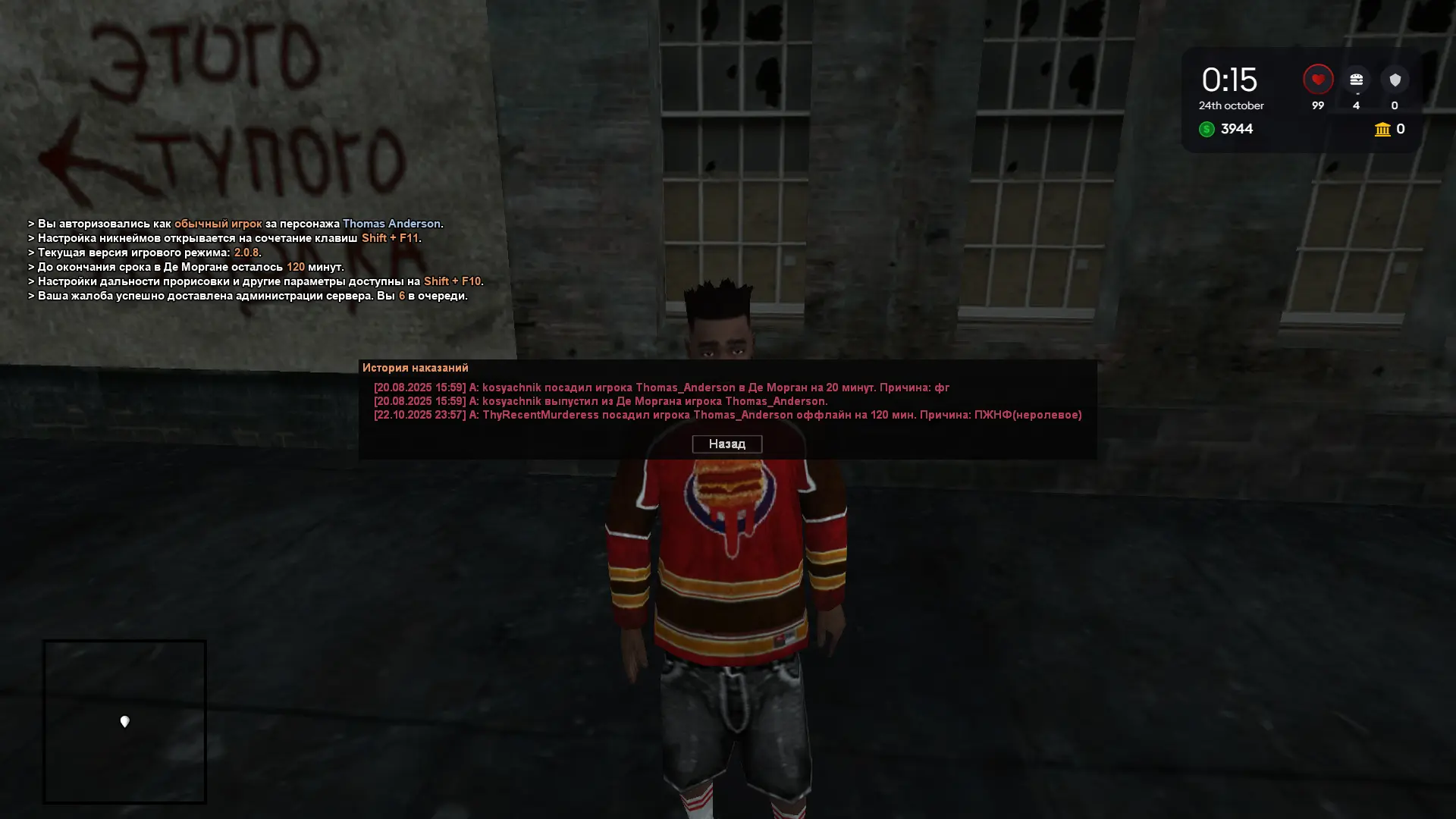The image size is (1456, 819).
Task: Click the minimap in the bottom-left corner
Action: 125,722
